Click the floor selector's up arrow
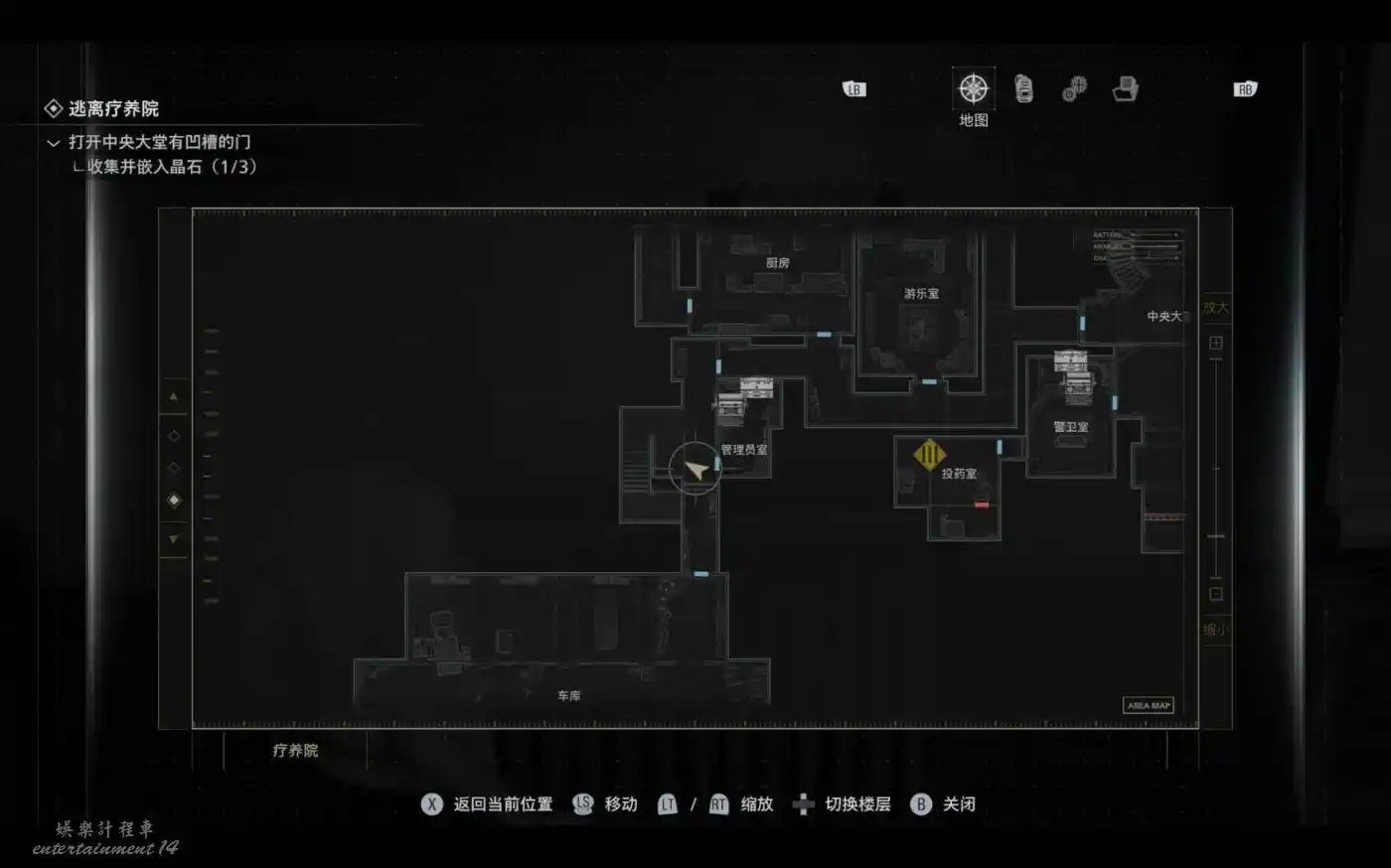The height and width of the screenshot is (868, 1391). pyautogui.click(x=174, y=396)
